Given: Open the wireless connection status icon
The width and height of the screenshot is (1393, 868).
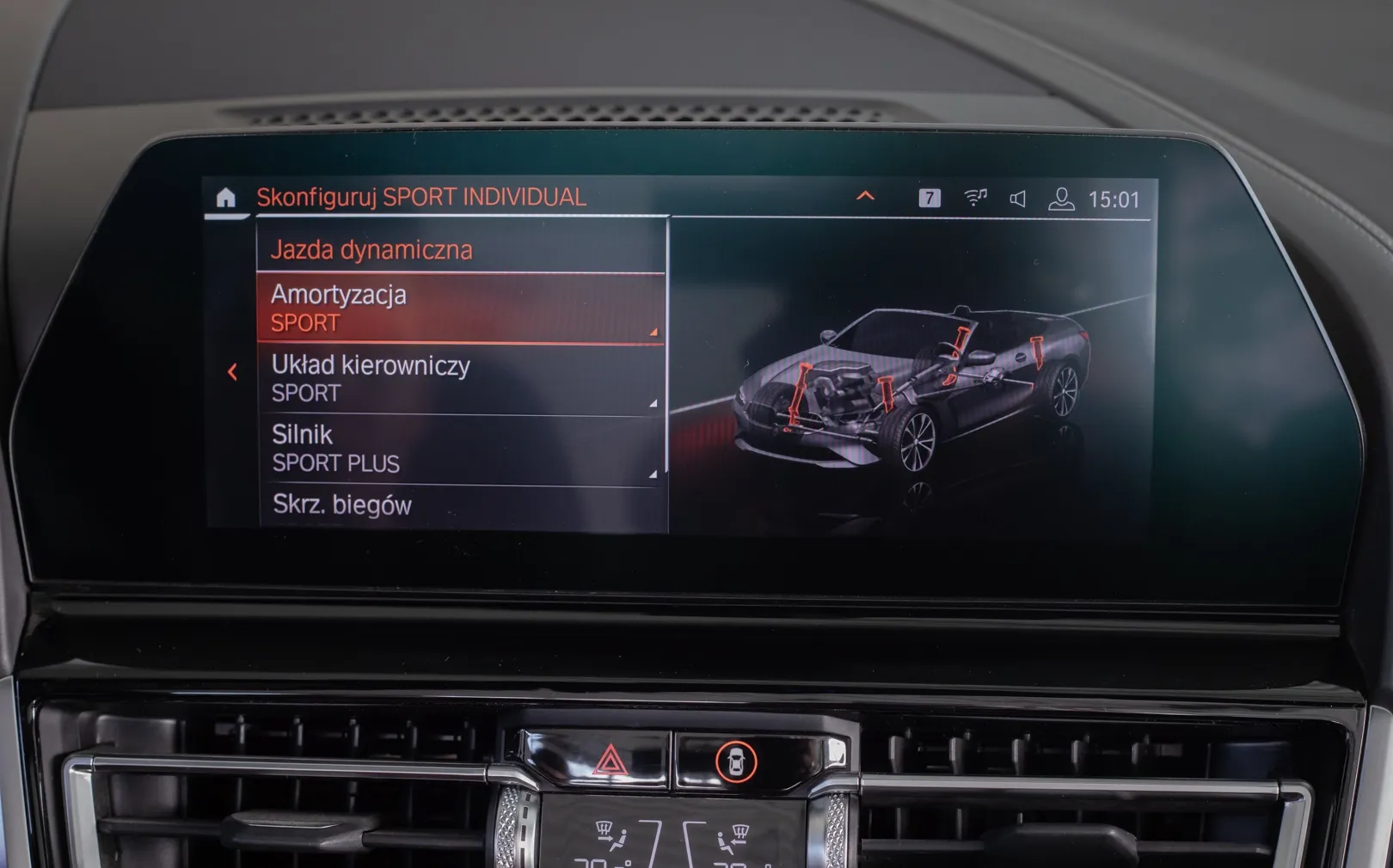Looking at the screenshot, I should click(x=975, y=199).
